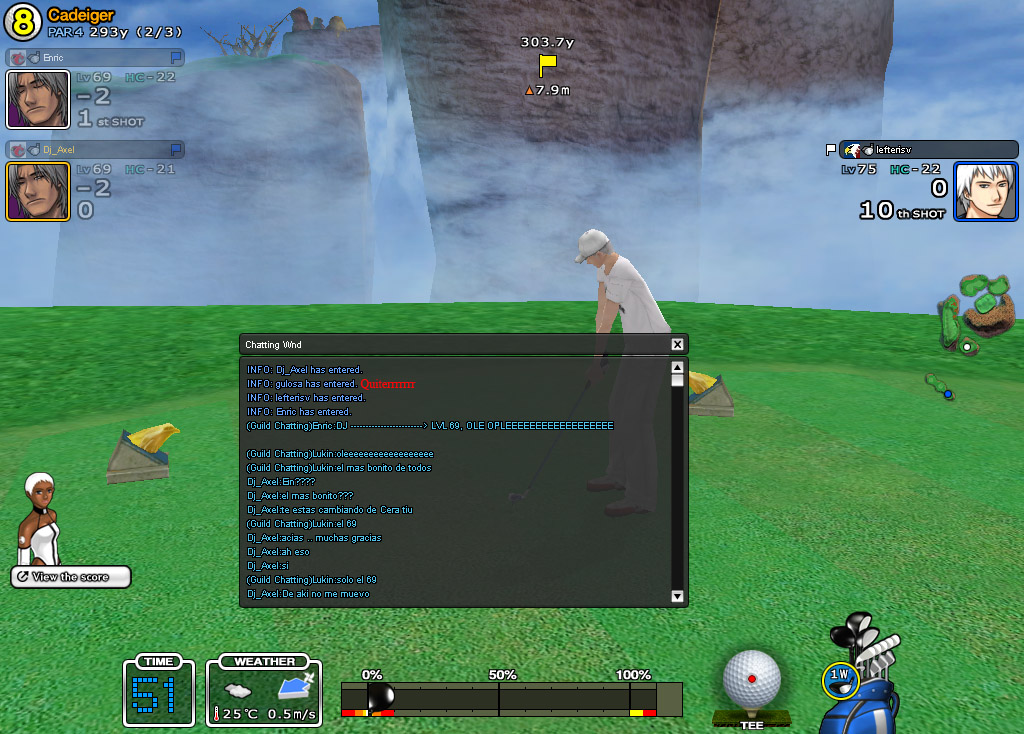Select the 1W club badge

[840, 677]
